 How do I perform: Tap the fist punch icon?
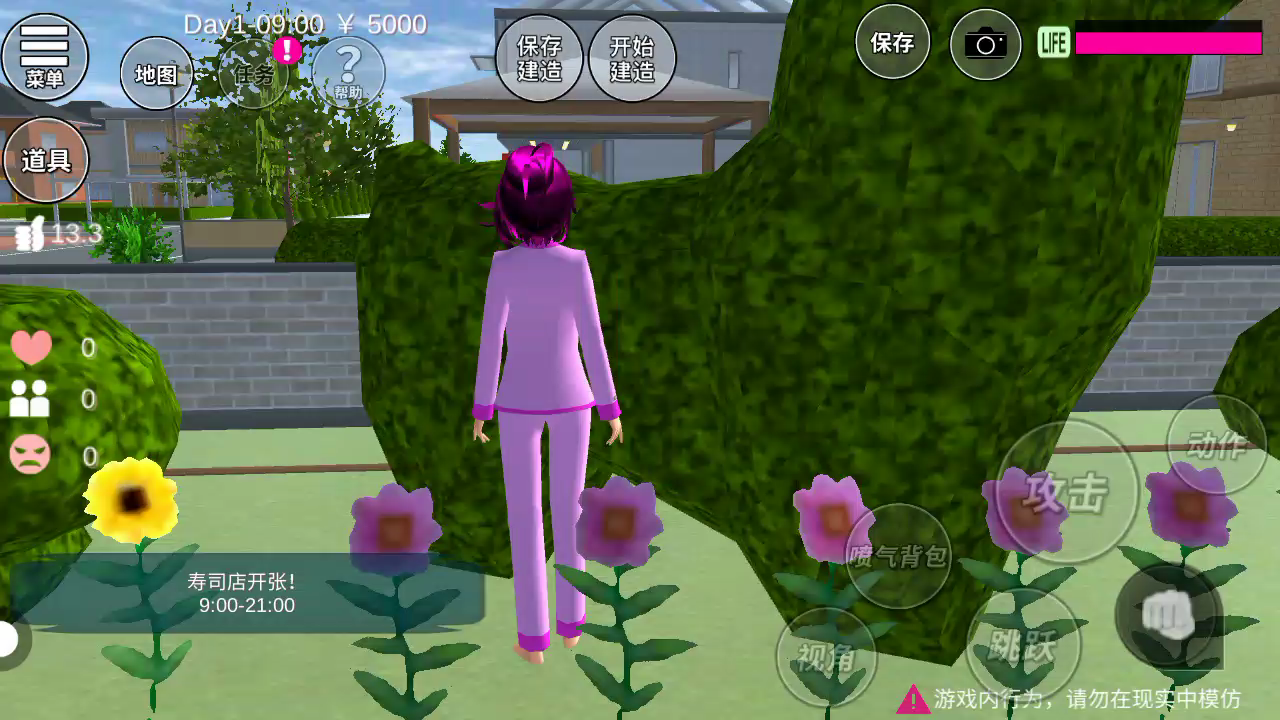click(1168, 615)
